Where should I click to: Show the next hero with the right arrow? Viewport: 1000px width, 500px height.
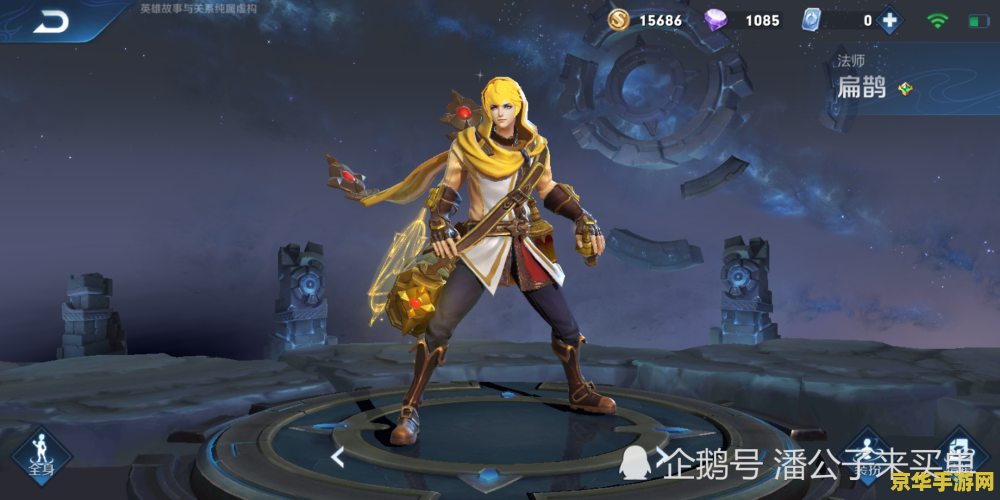click(x=661, y=457)
